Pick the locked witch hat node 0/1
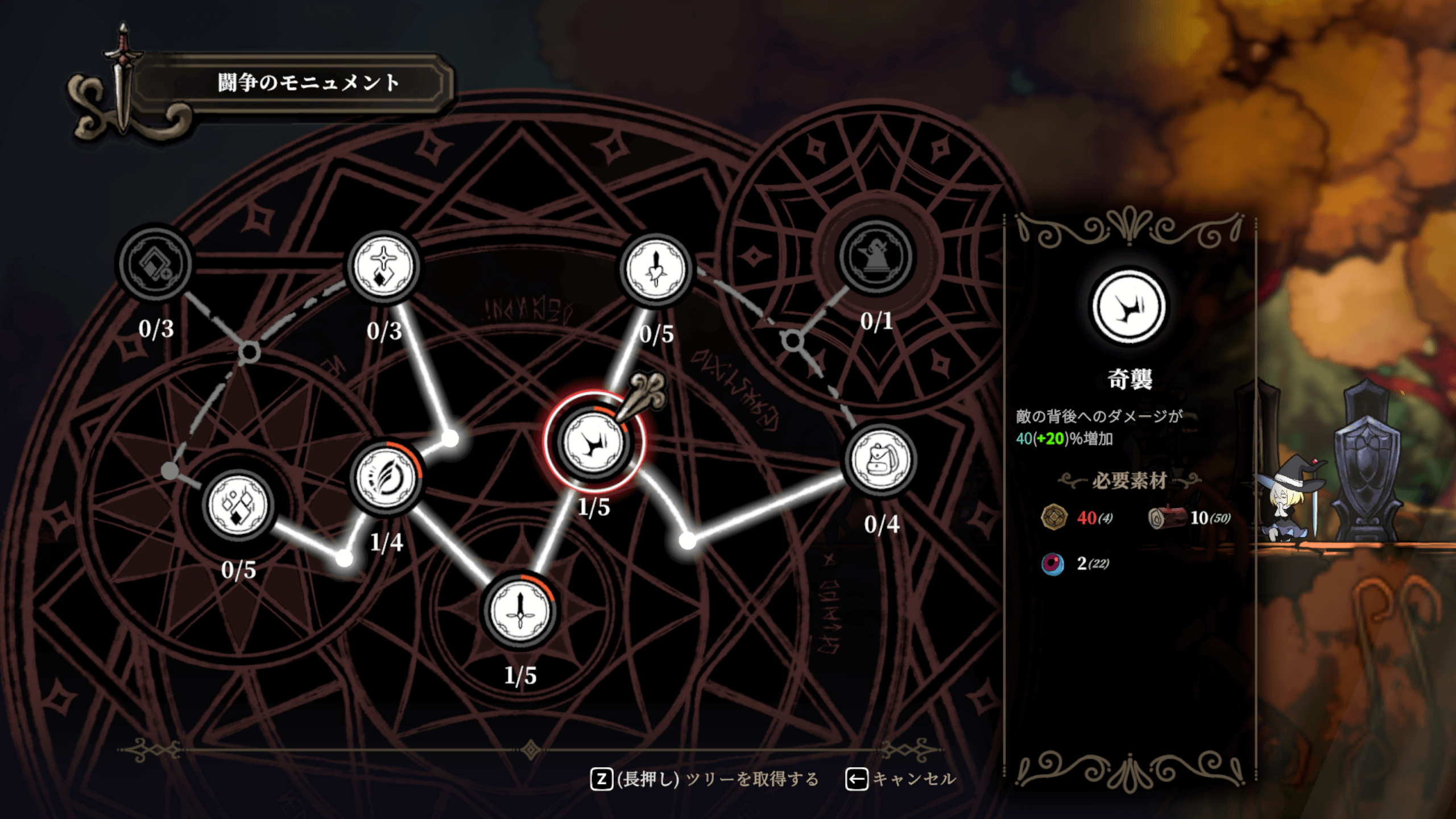 point(876,257)
